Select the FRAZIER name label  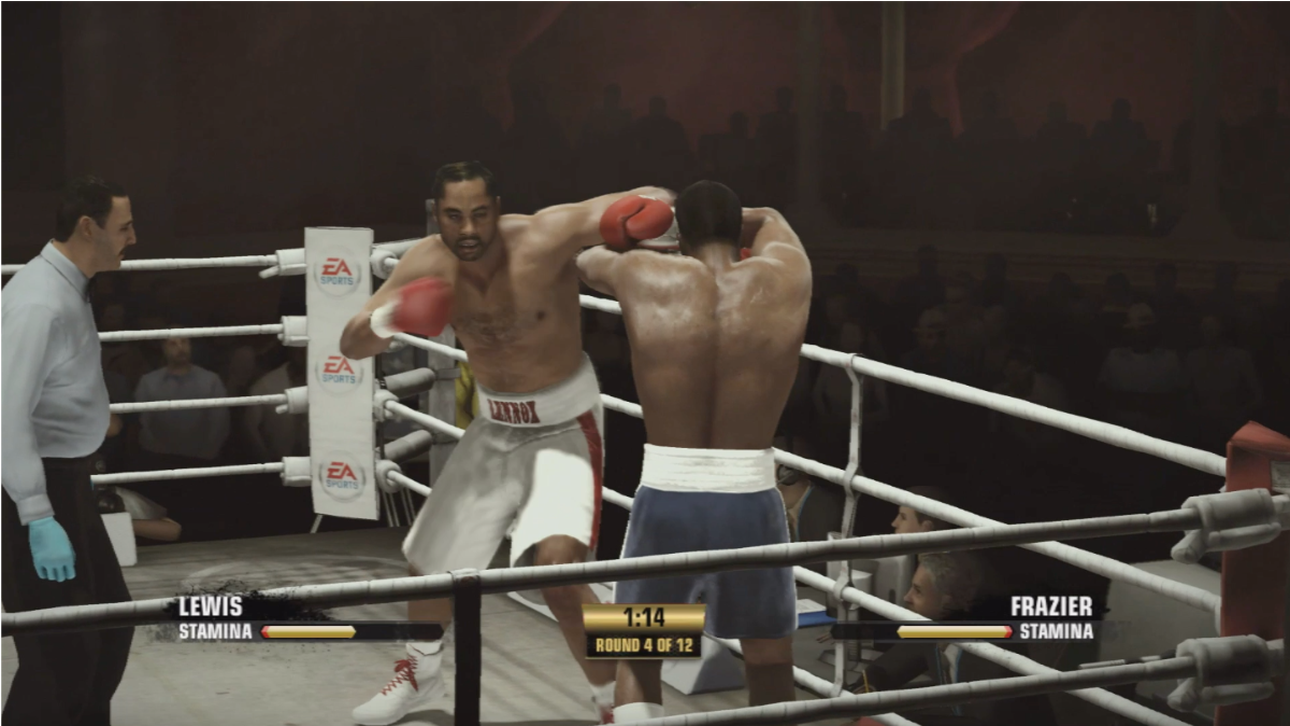tap(1053, 607)
